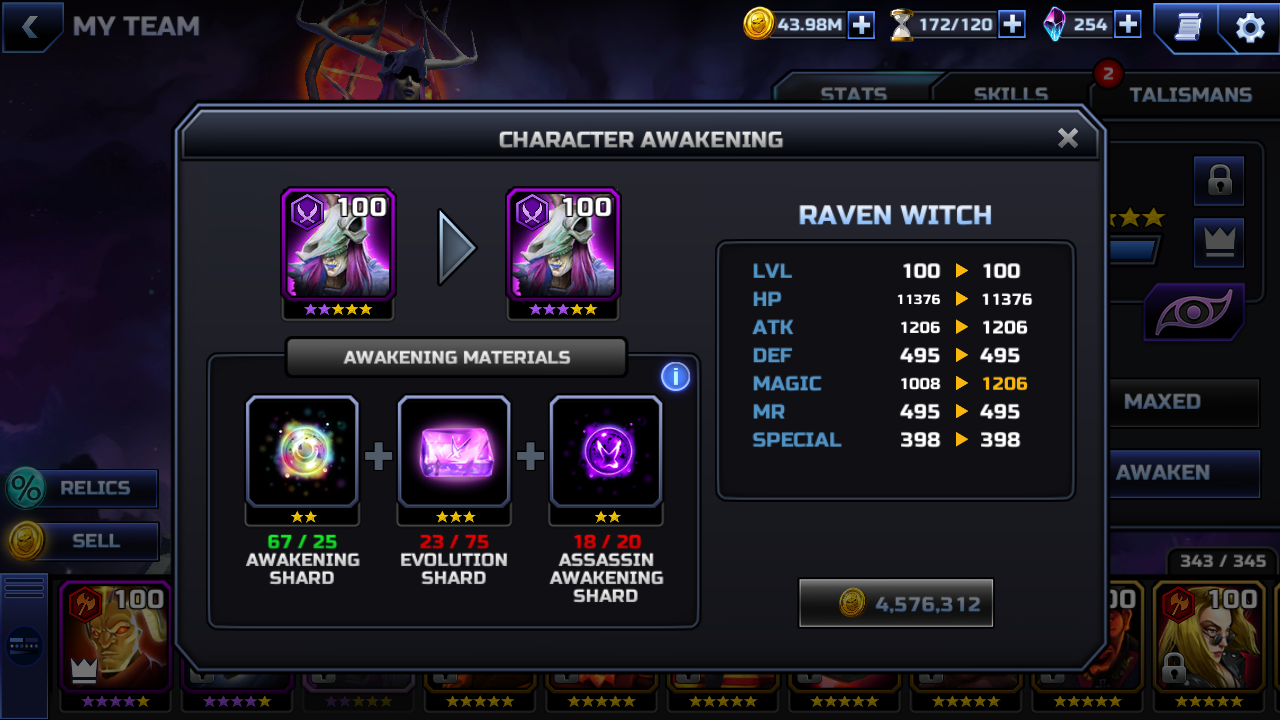Screen dimensions: 1280x720
Task: Select the Evolution Shard material
Action: point(454,451)
